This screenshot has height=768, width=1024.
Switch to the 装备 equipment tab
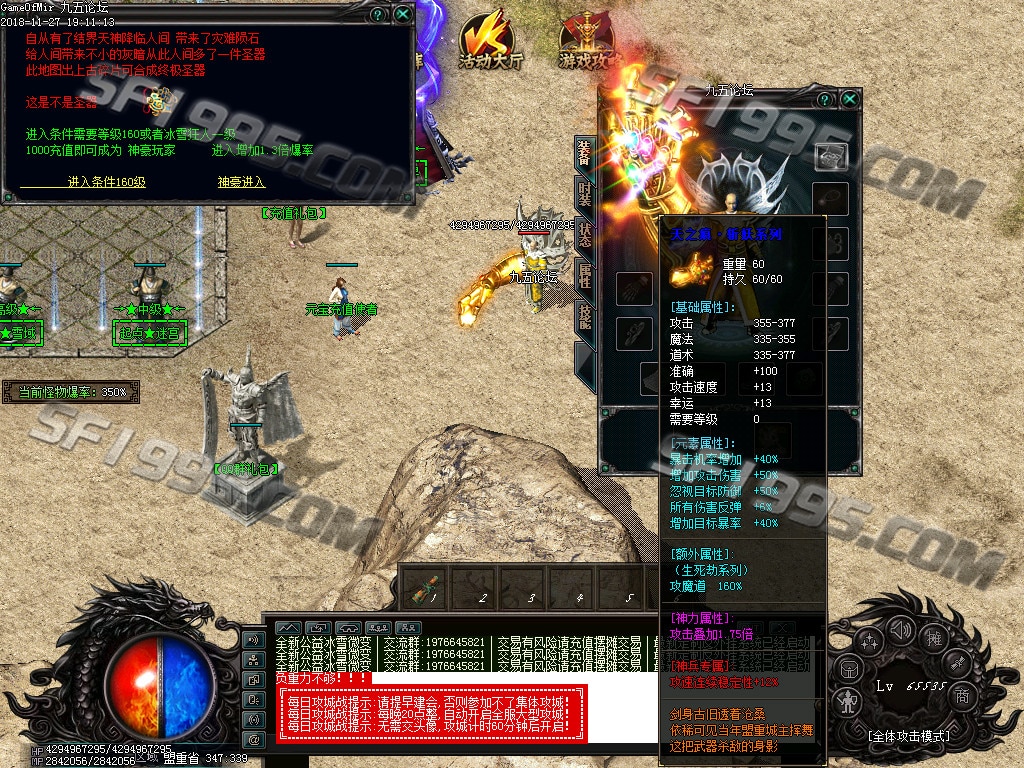(585, 153)
